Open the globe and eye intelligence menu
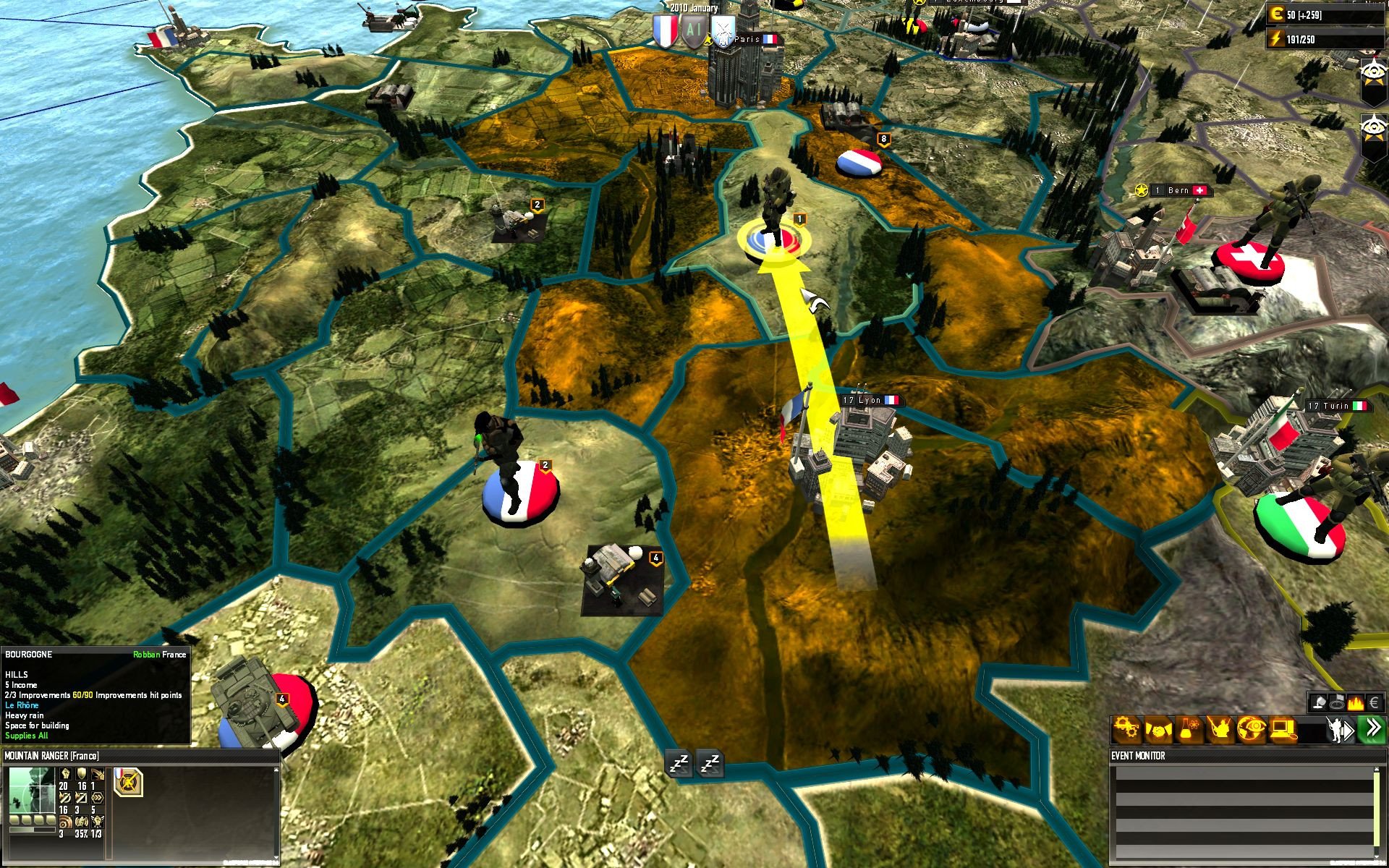 (x=1251, y=730)
